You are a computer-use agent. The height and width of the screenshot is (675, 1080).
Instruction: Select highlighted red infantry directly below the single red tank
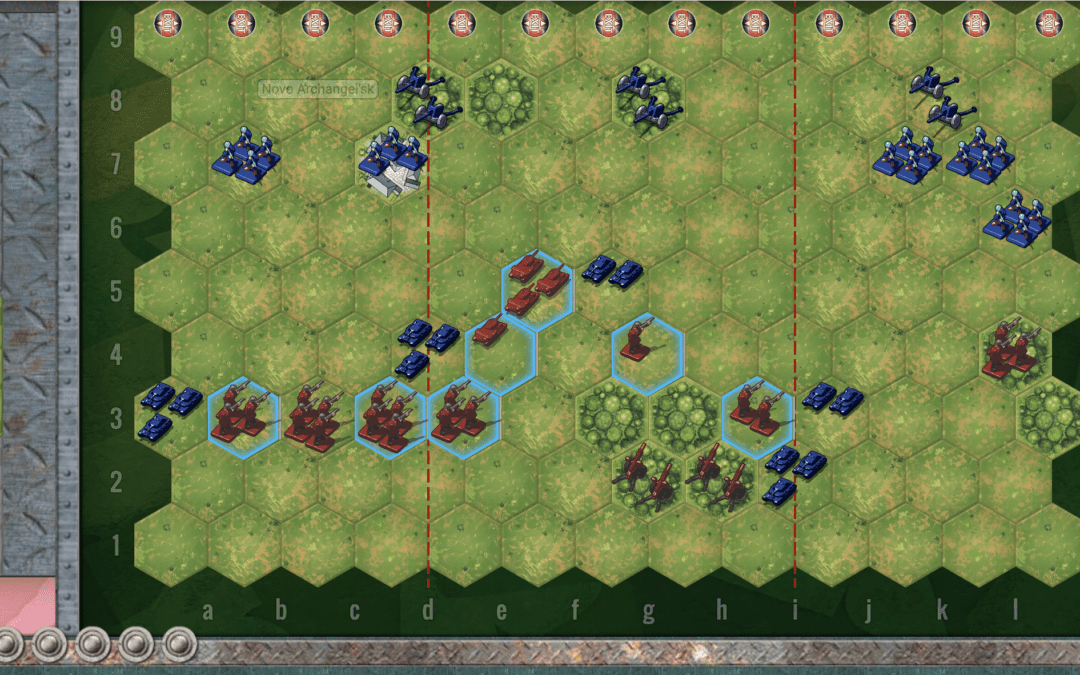464,417
